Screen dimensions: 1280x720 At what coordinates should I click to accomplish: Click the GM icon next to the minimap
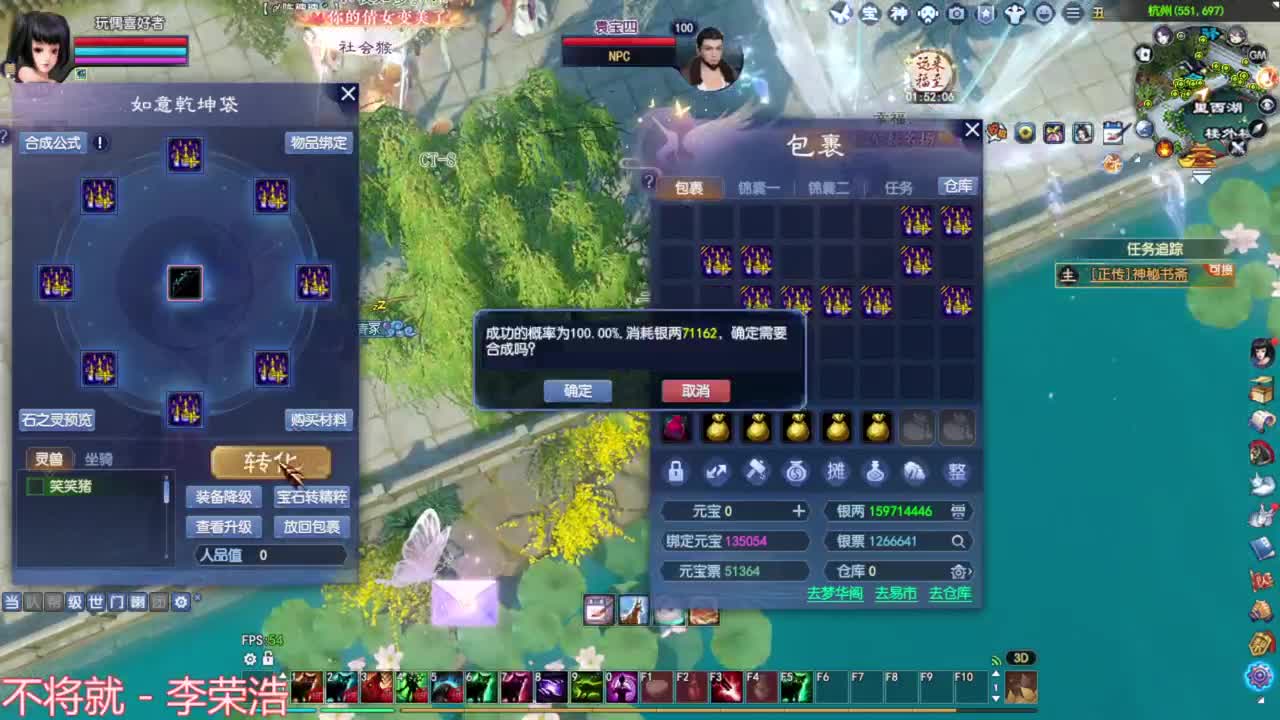(x=1258, y=55)
